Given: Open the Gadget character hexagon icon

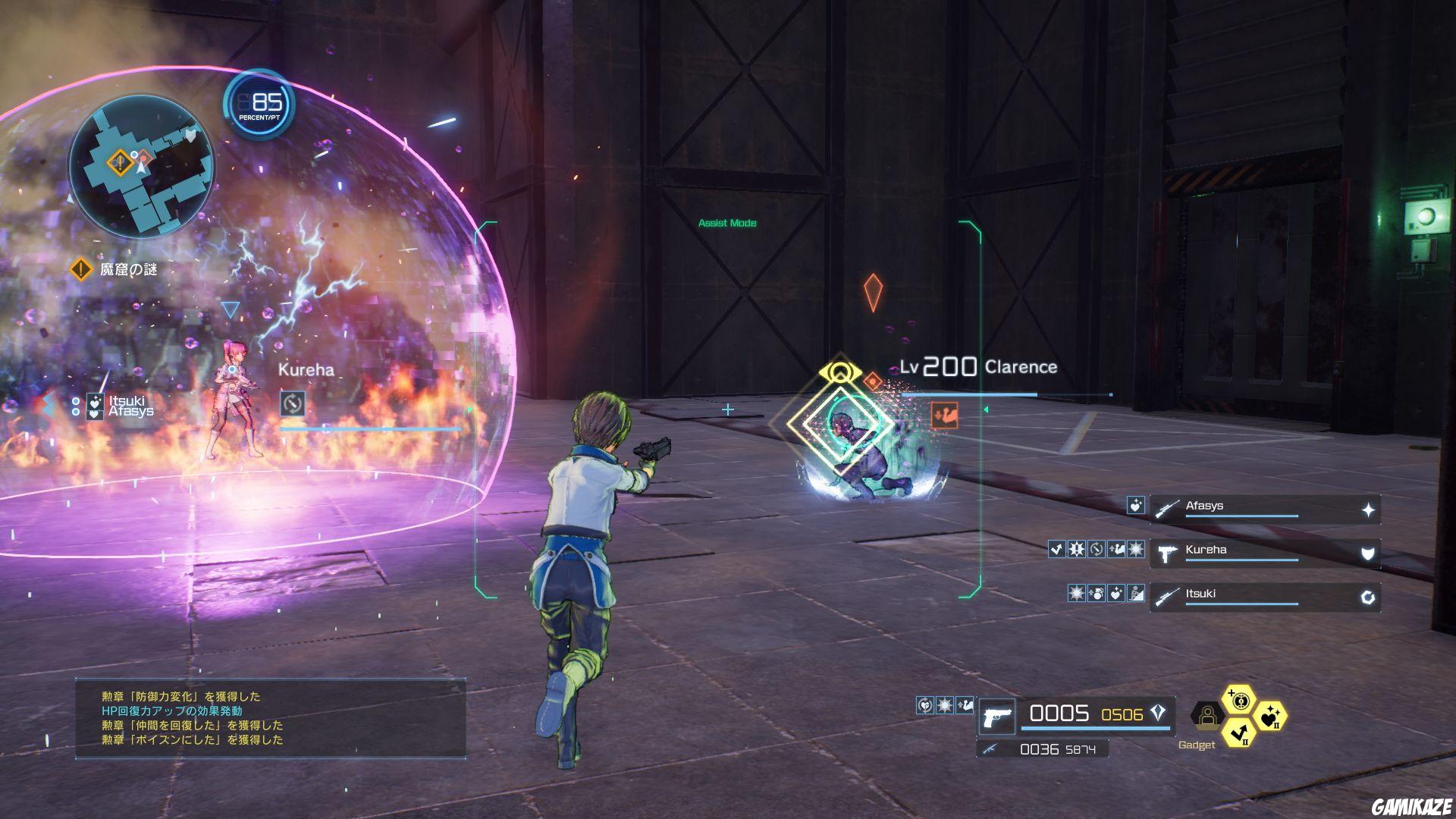Looking at the screenshot, I should click(1206, 715).
